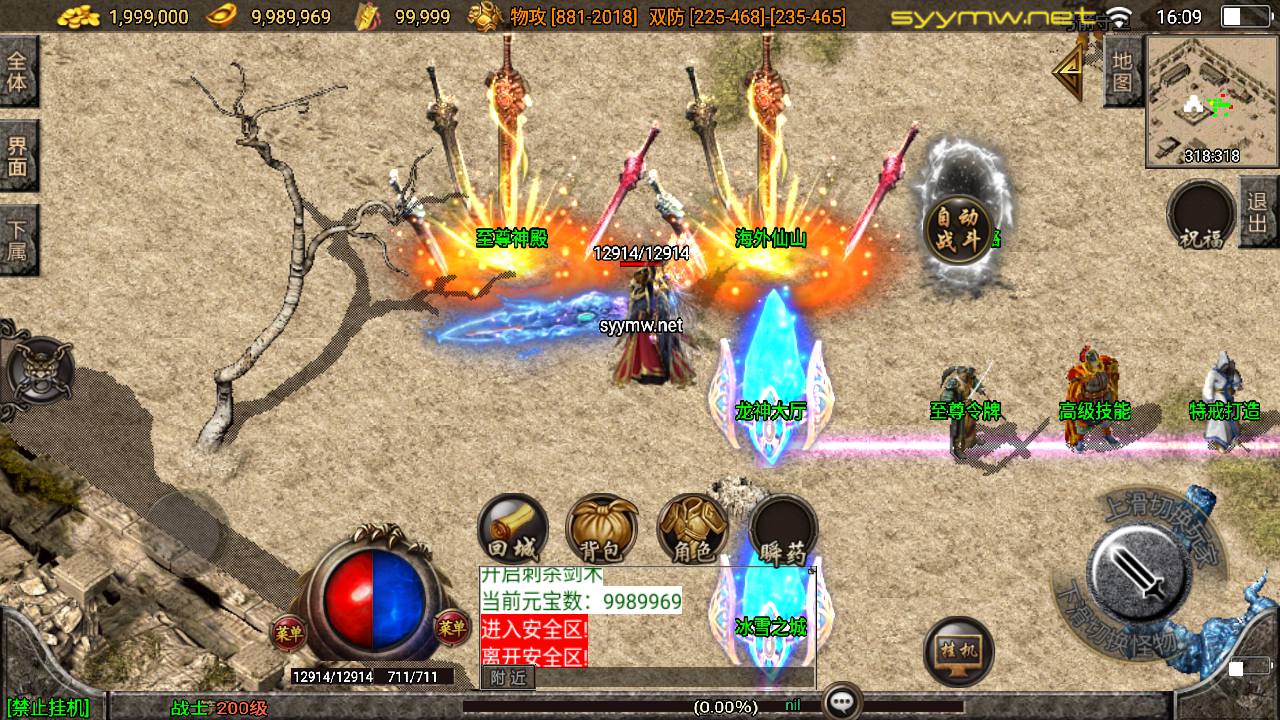Viewport: 1280px width, 720px height.
Task: Activate the 挂机 idle mode button
Action: (x=958, y=651)
